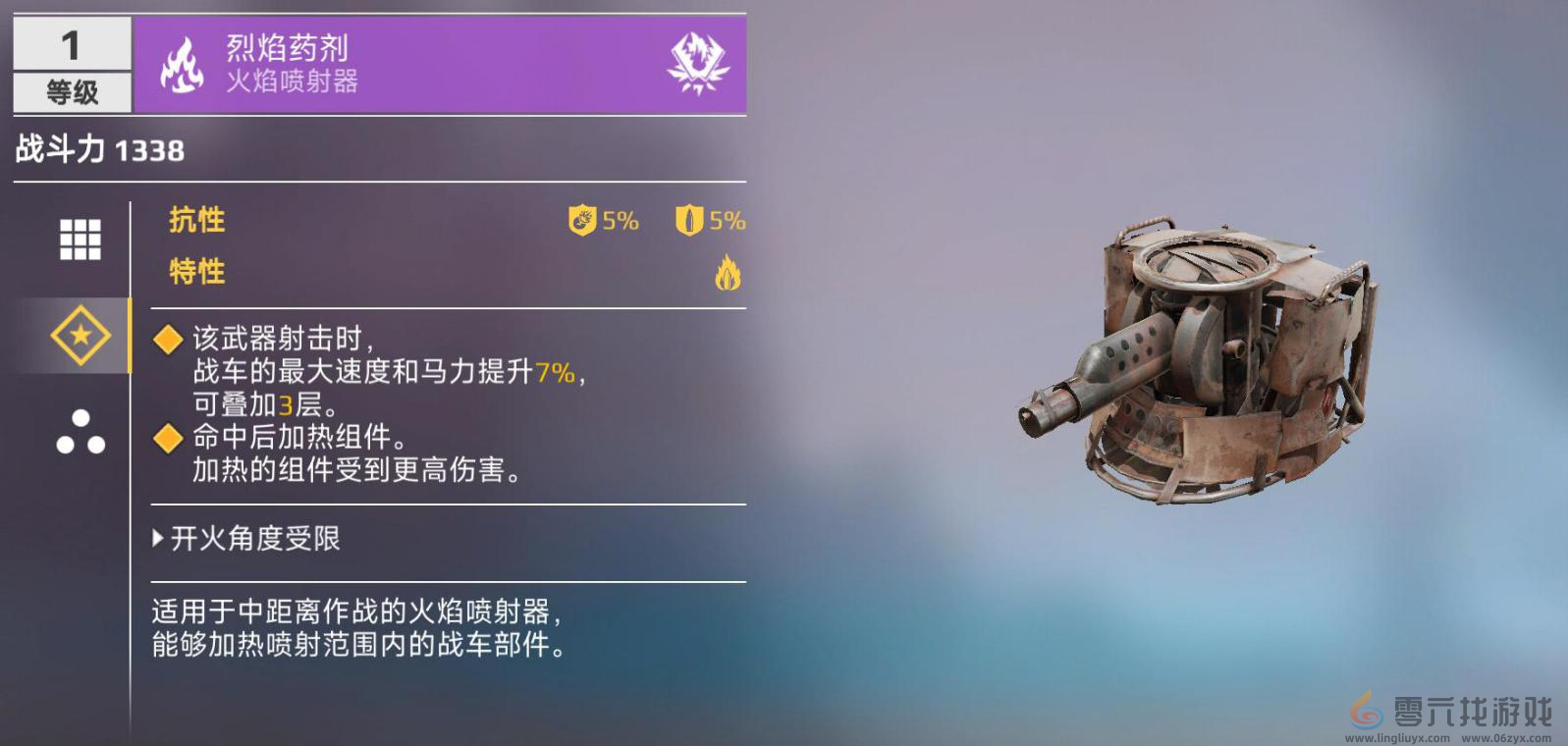
Task: Click the explosion resistance shield icon
Action: pos(582,220)
